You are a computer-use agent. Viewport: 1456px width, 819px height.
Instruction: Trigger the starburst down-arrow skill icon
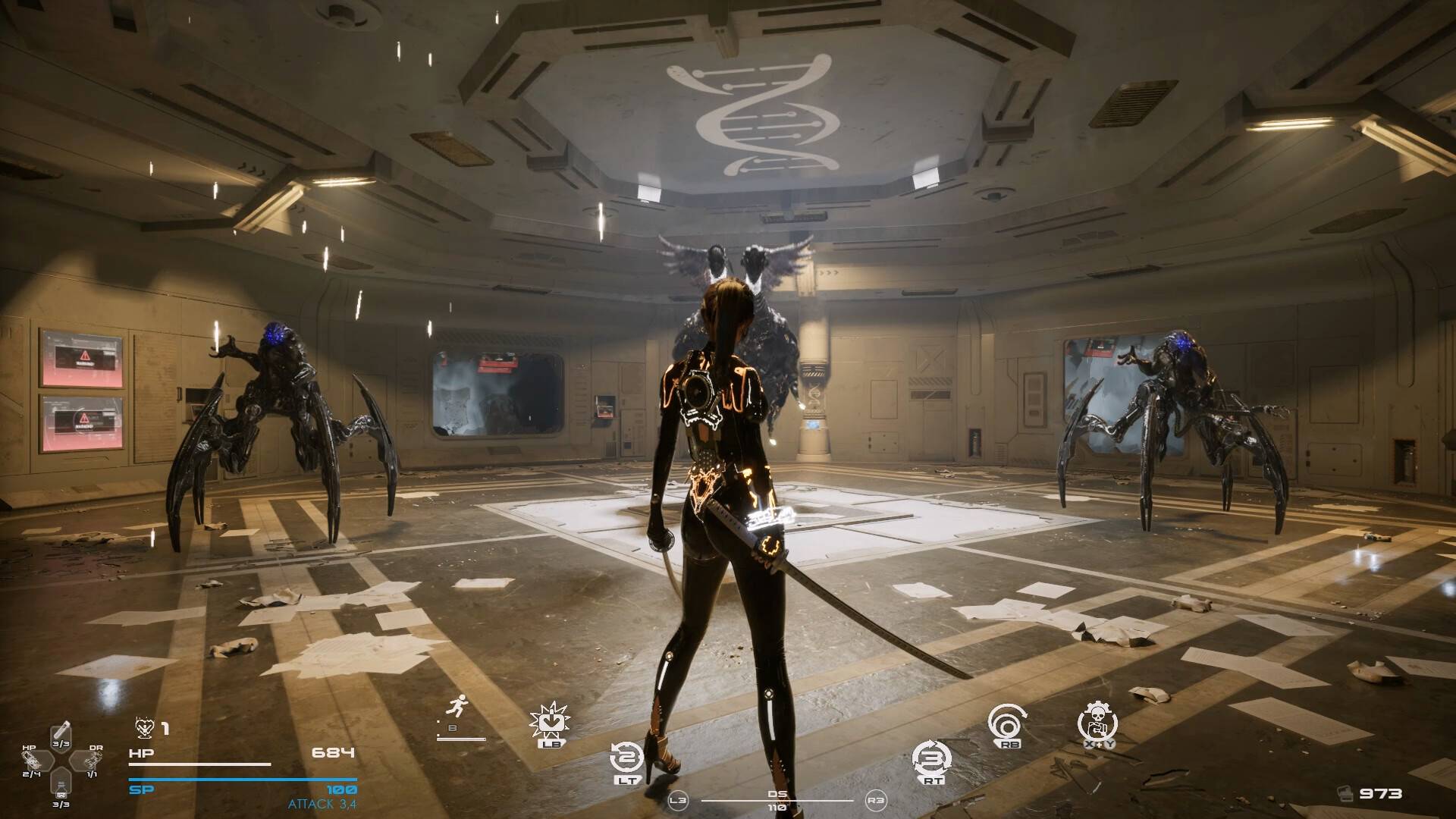point(550,720)
